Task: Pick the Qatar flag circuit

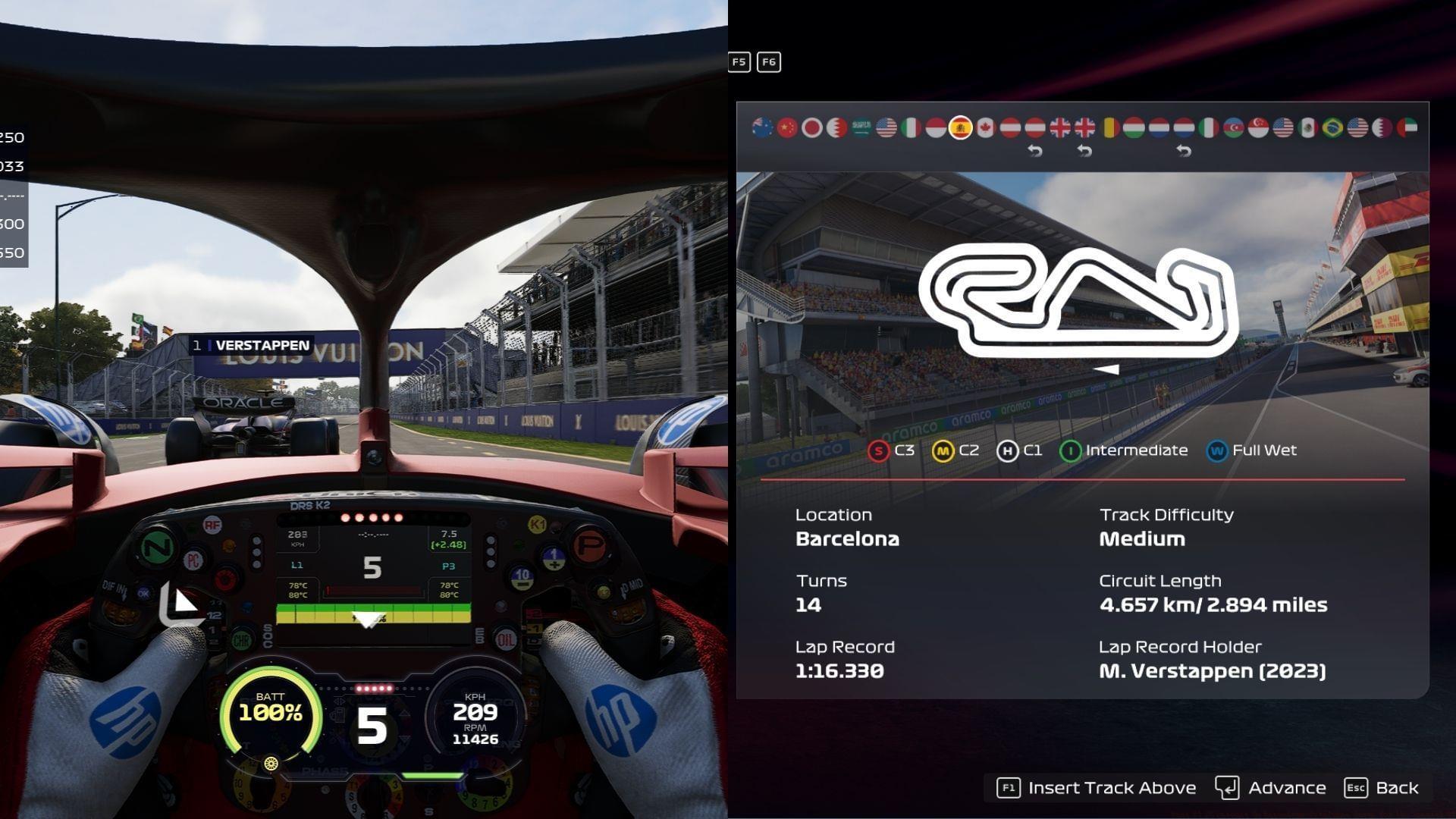Action: [1382, 127]
